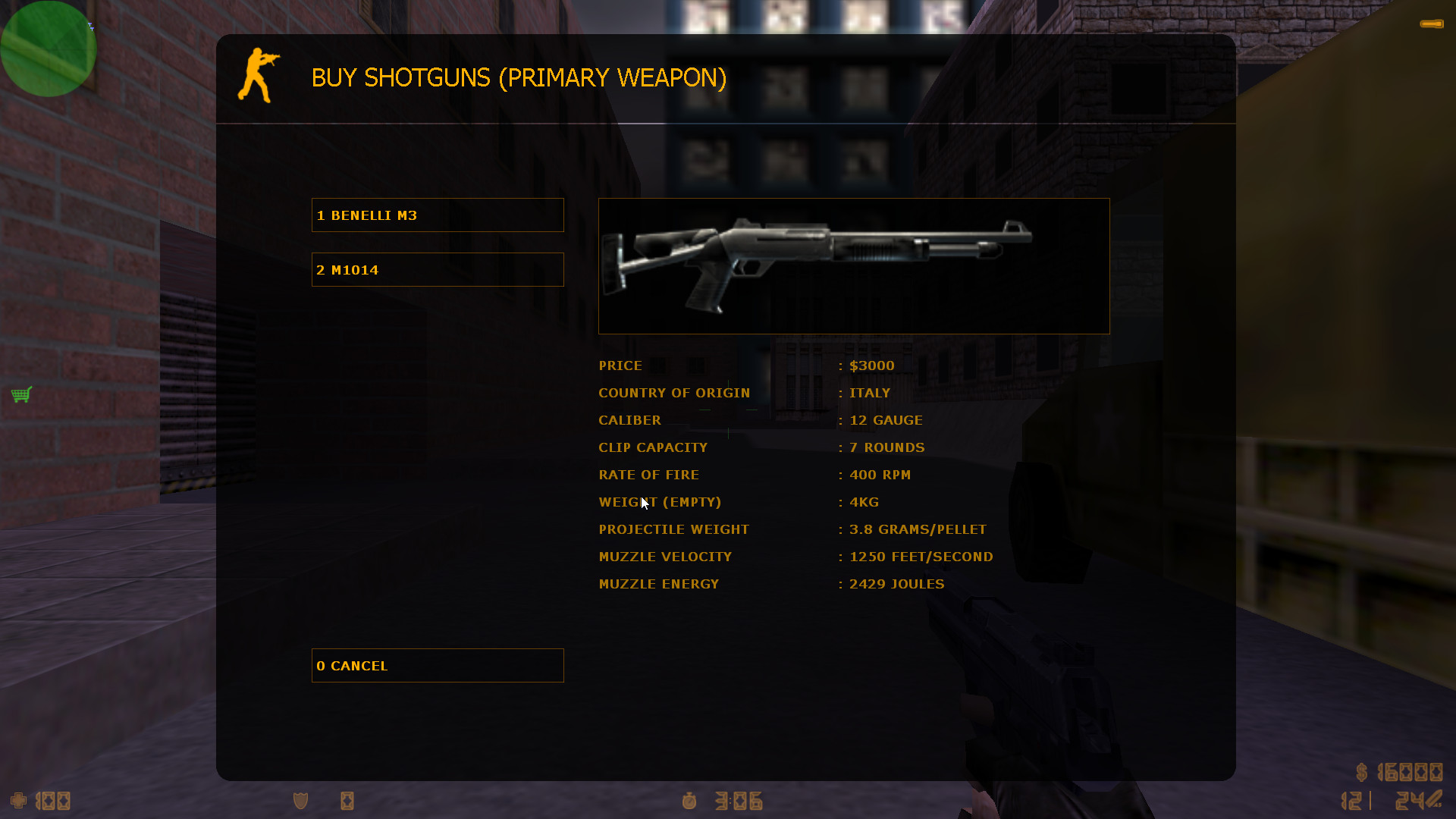
Task: Click the CLIP CAPACITY stat label
Action: click(x=652, y=447)
